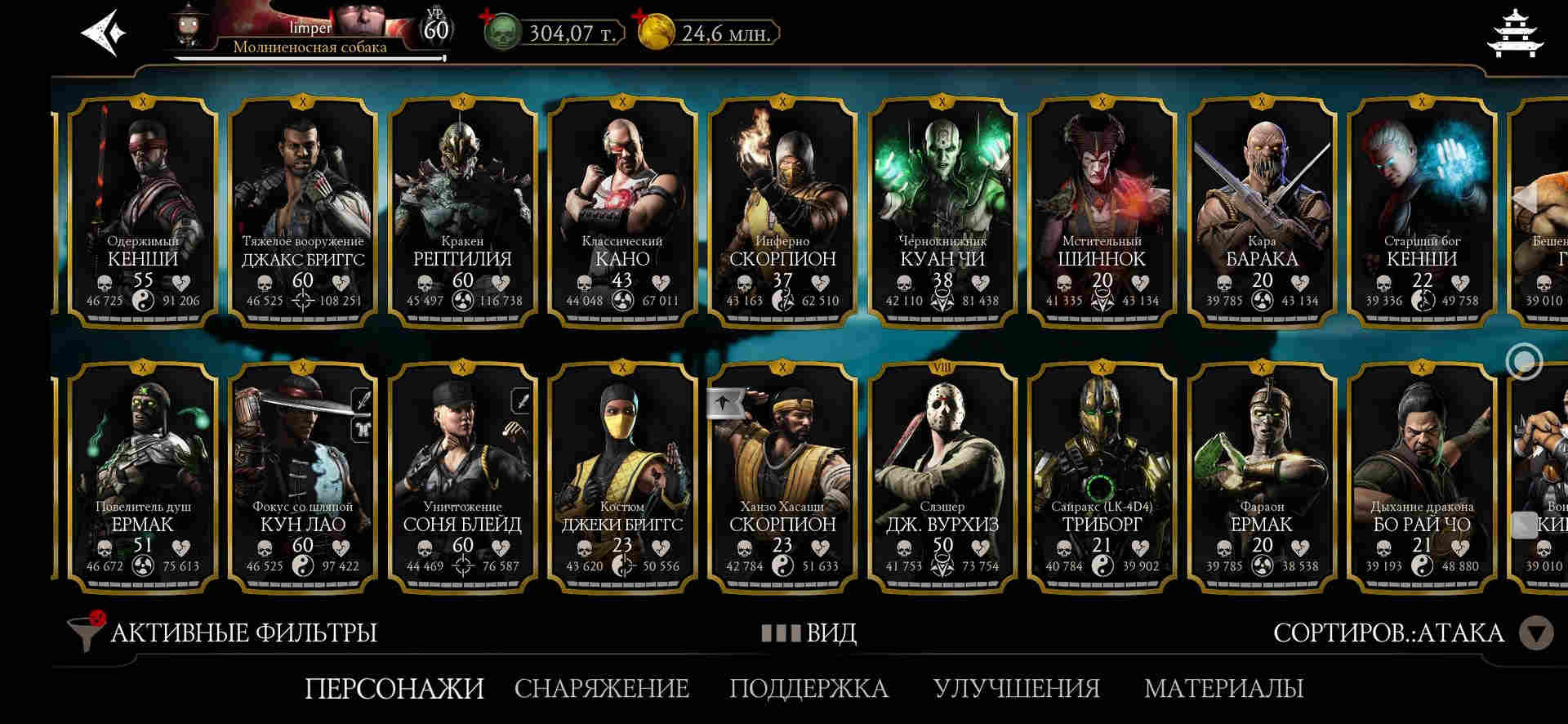Open the Inferno Scorpion card
1568x724 pixels.
pos(782,212)
